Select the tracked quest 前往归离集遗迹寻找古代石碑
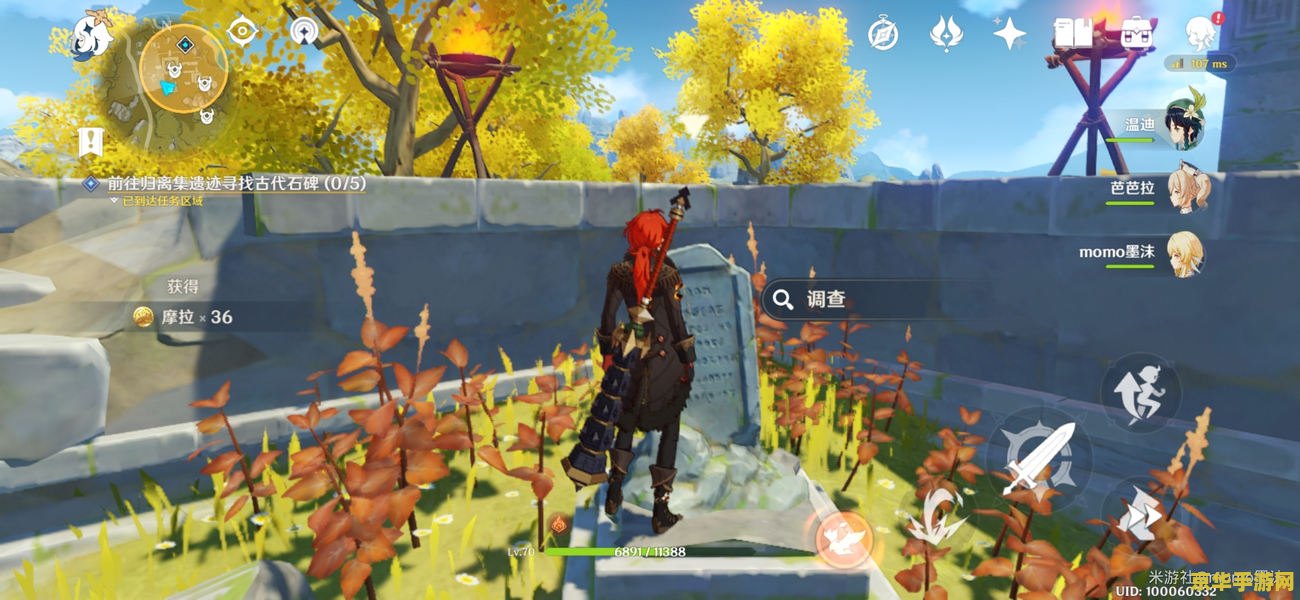Image resolution: width=1300 pixels, height=600 pixels. (236, 183)
